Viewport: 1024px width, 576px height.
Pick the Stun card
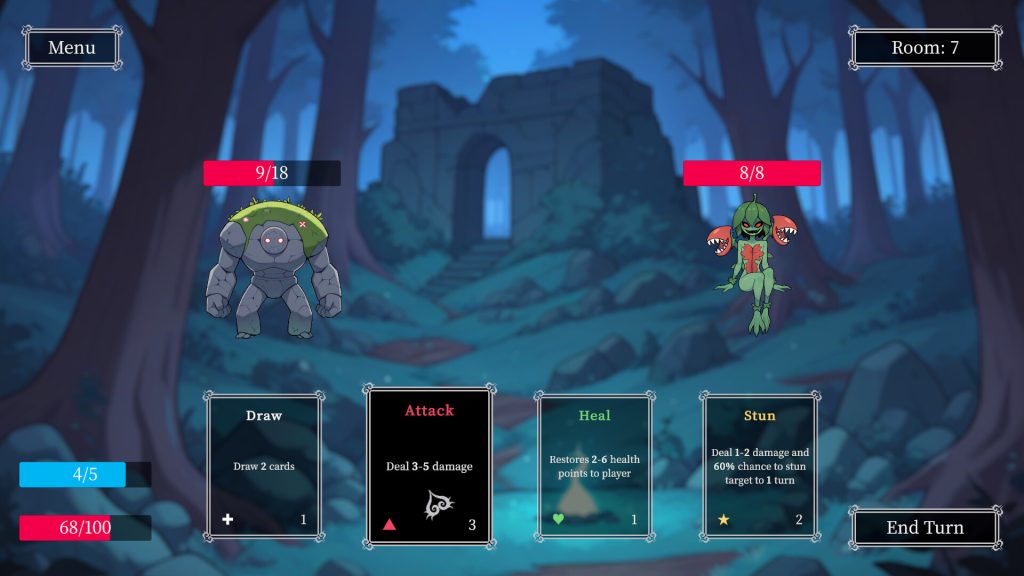pos(759,466)
